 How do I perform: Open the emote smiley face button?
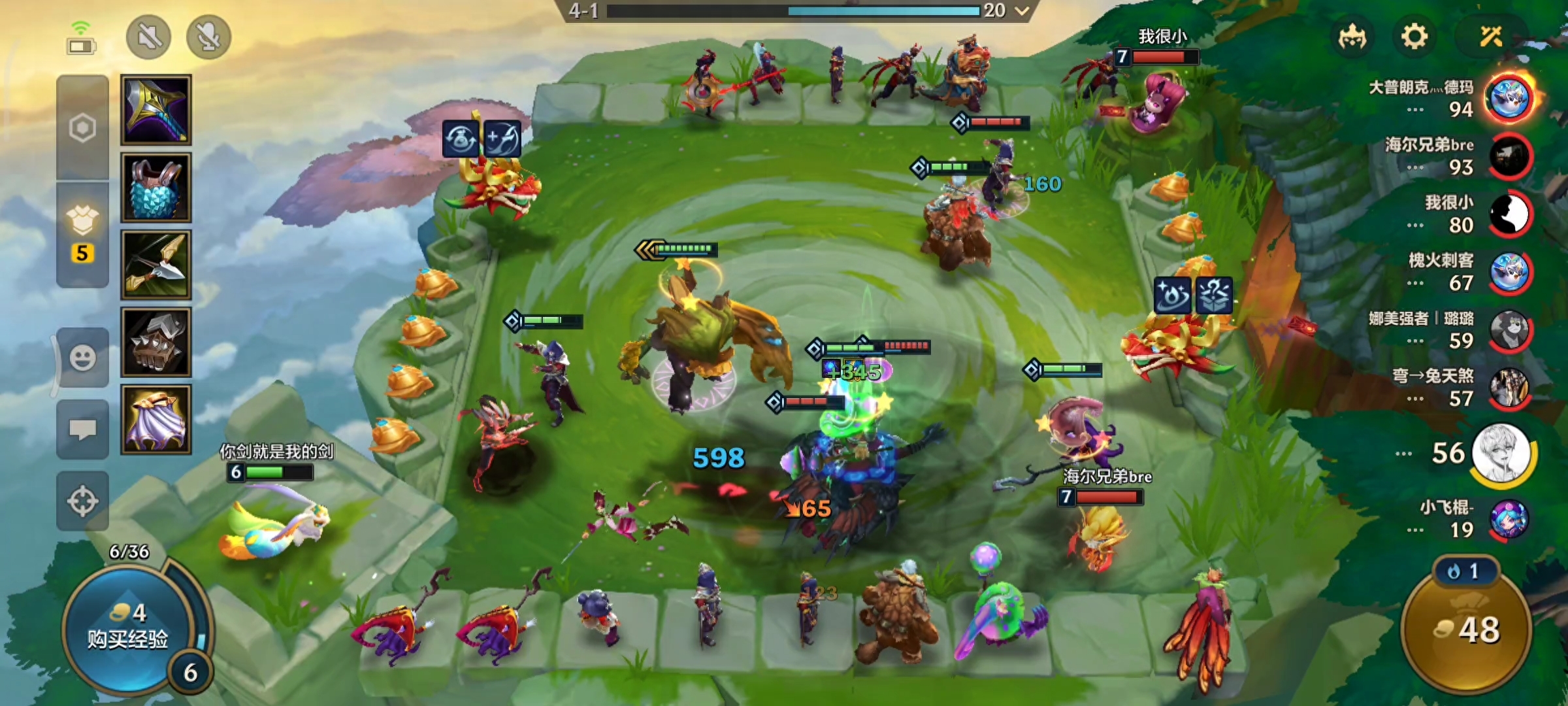(x=83, y=358)
